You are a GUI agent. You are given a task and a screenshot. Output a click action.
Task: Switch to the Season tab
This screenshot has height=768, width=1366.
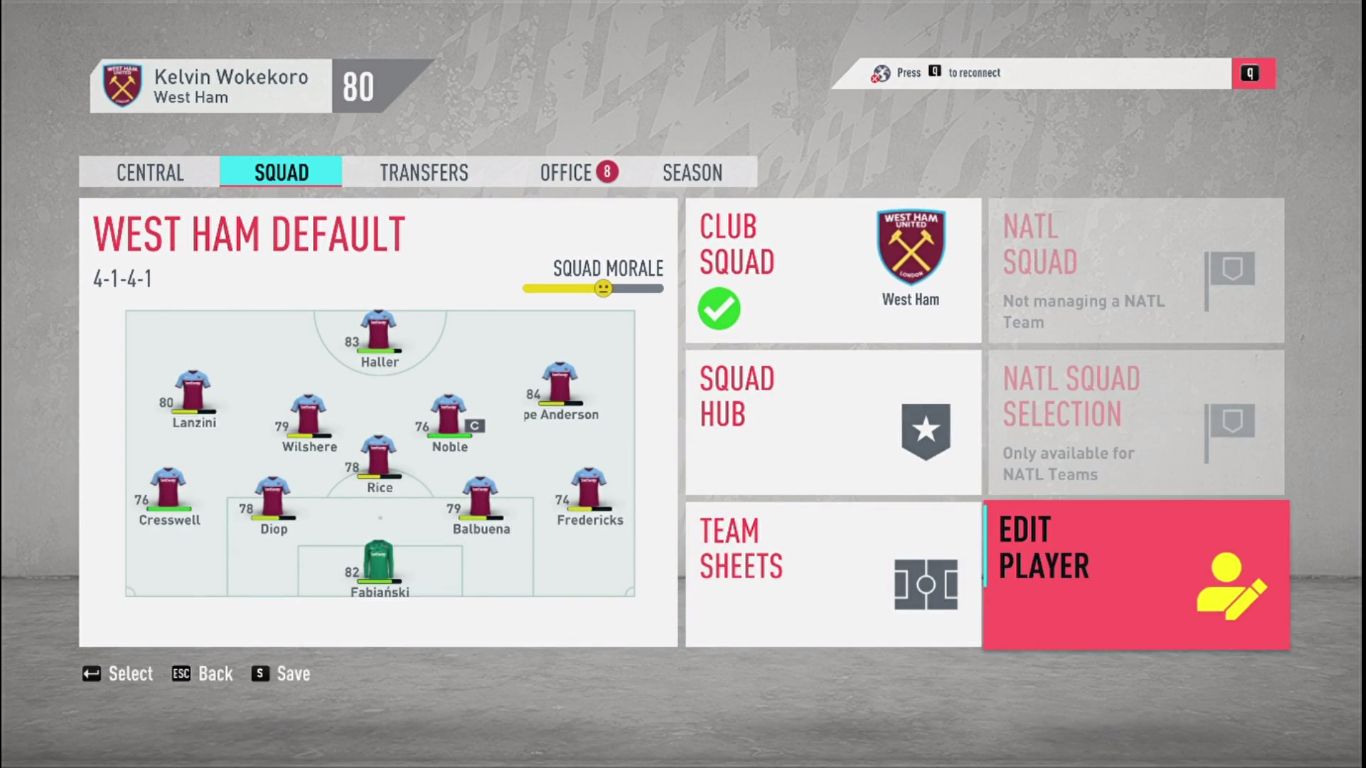coord(692,172)
